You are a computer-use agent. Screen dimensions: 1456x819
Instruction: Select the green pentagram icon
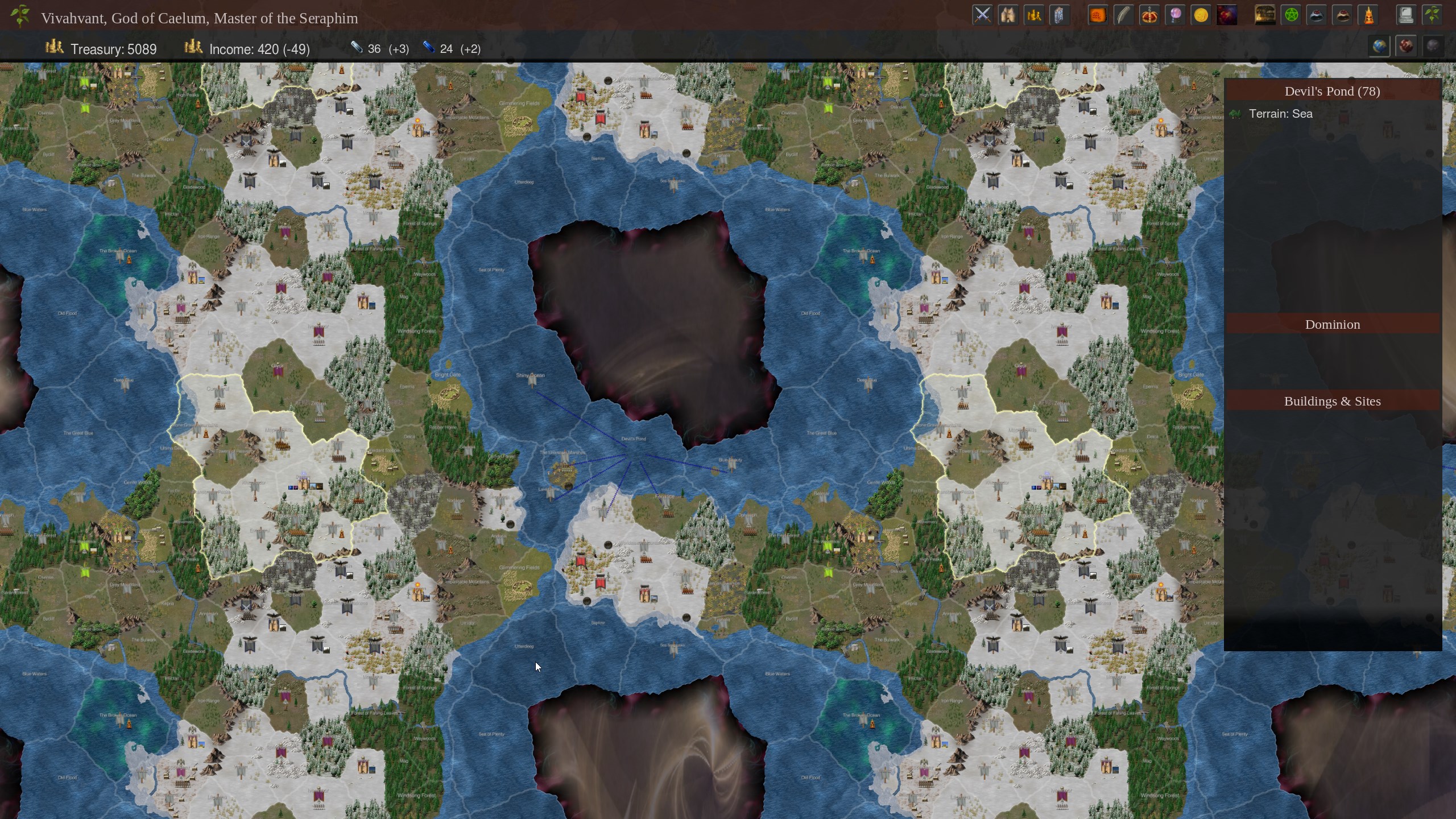(x=1291, y=15)
